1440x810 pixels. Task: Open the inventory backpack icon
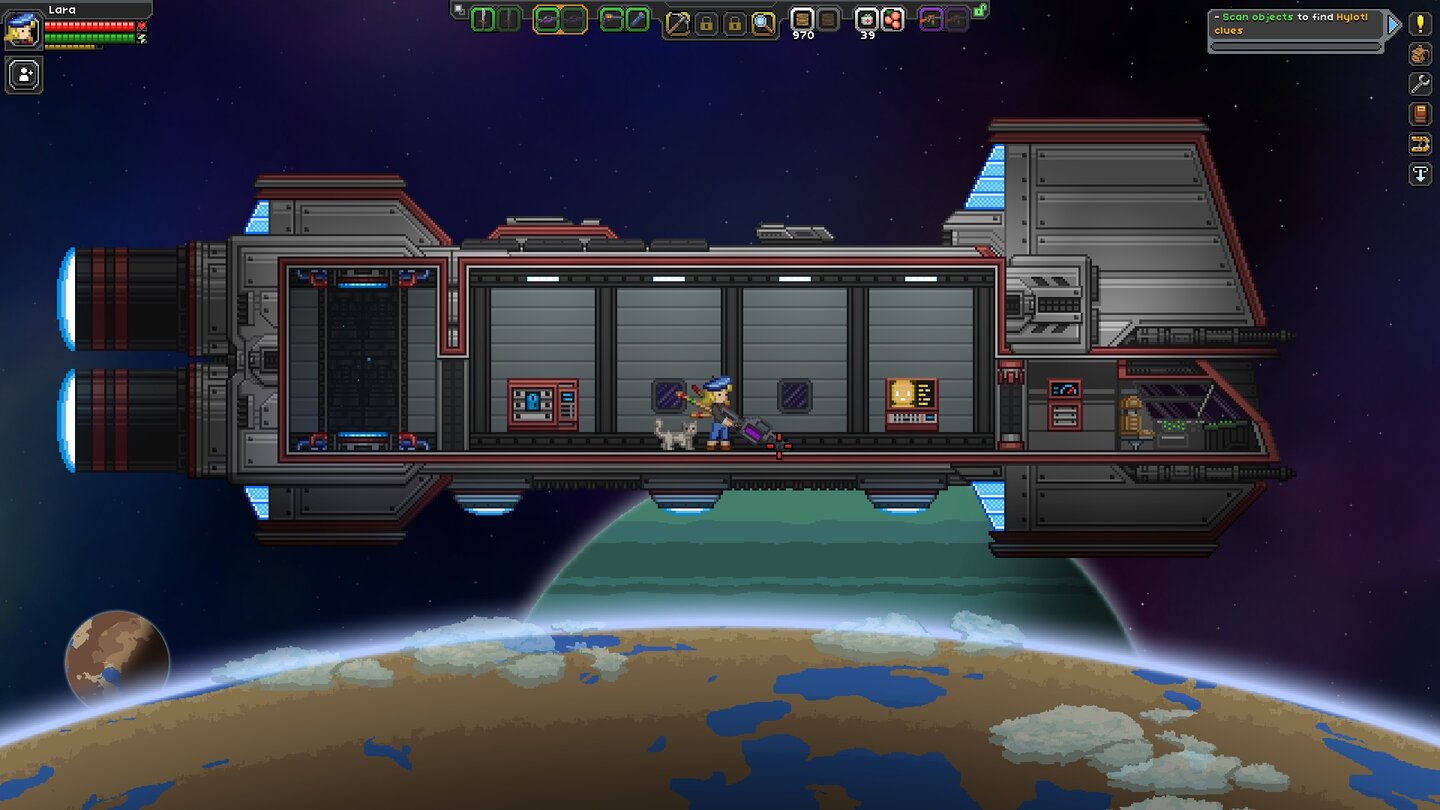(1418, 54)
